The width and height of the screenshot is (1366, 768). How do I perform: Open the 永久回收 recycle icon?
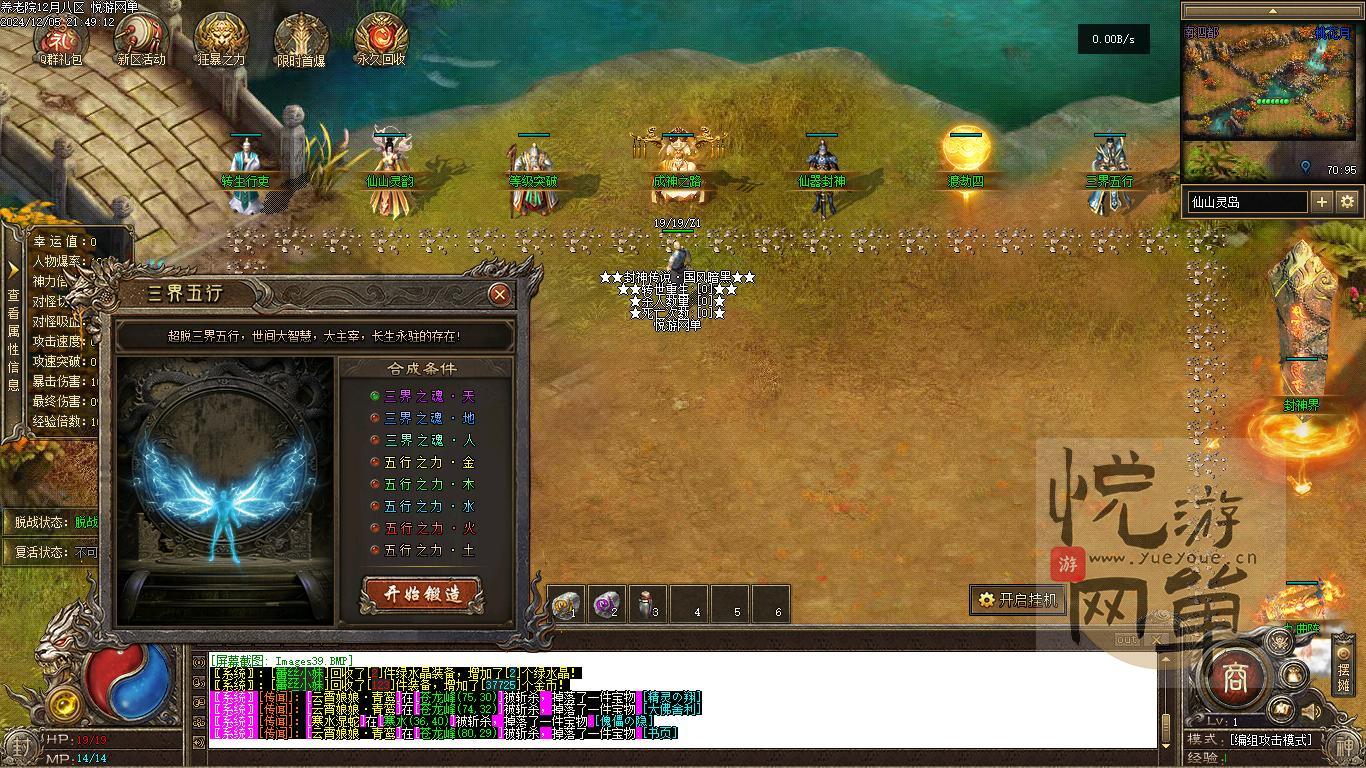tap(381, 37)
